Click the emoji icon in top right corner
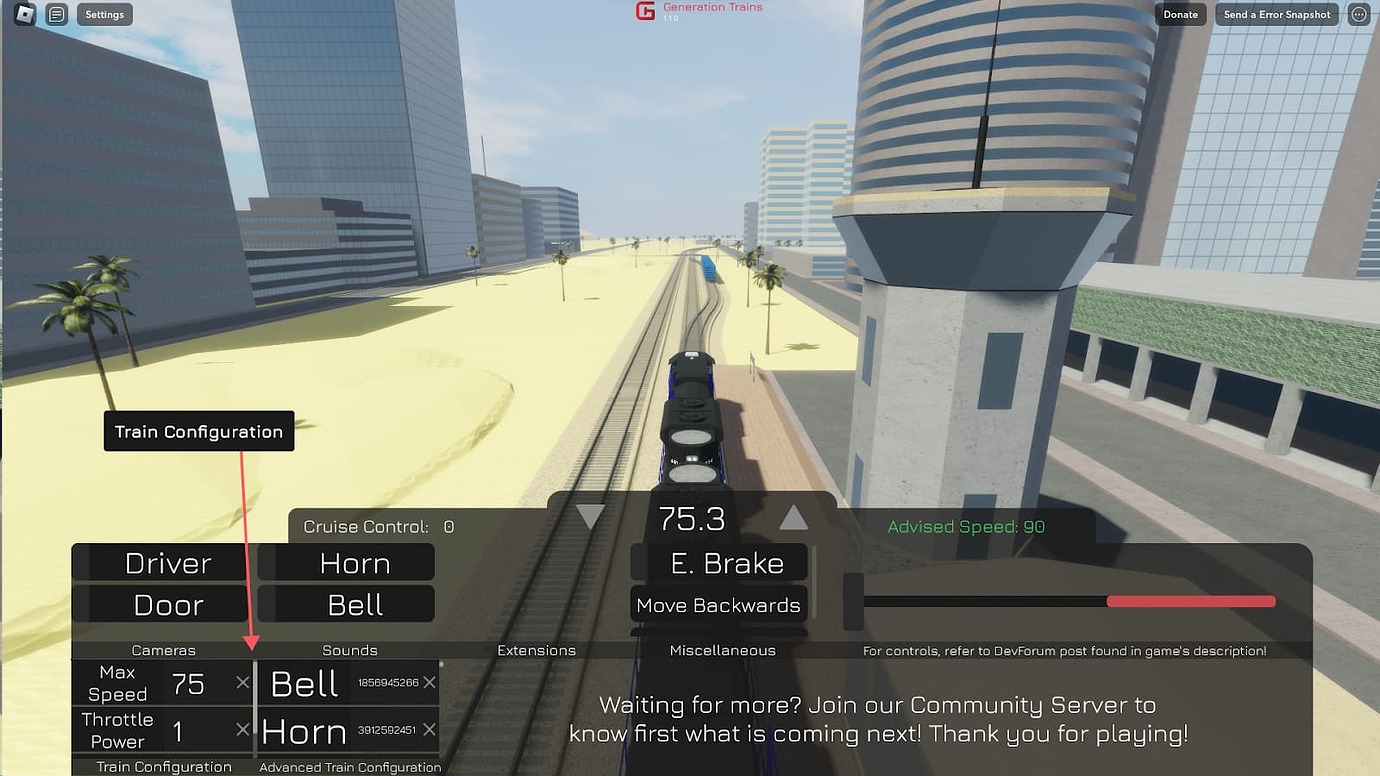The width and height of the screenshot is (1380, 776). pos(1357,14)
